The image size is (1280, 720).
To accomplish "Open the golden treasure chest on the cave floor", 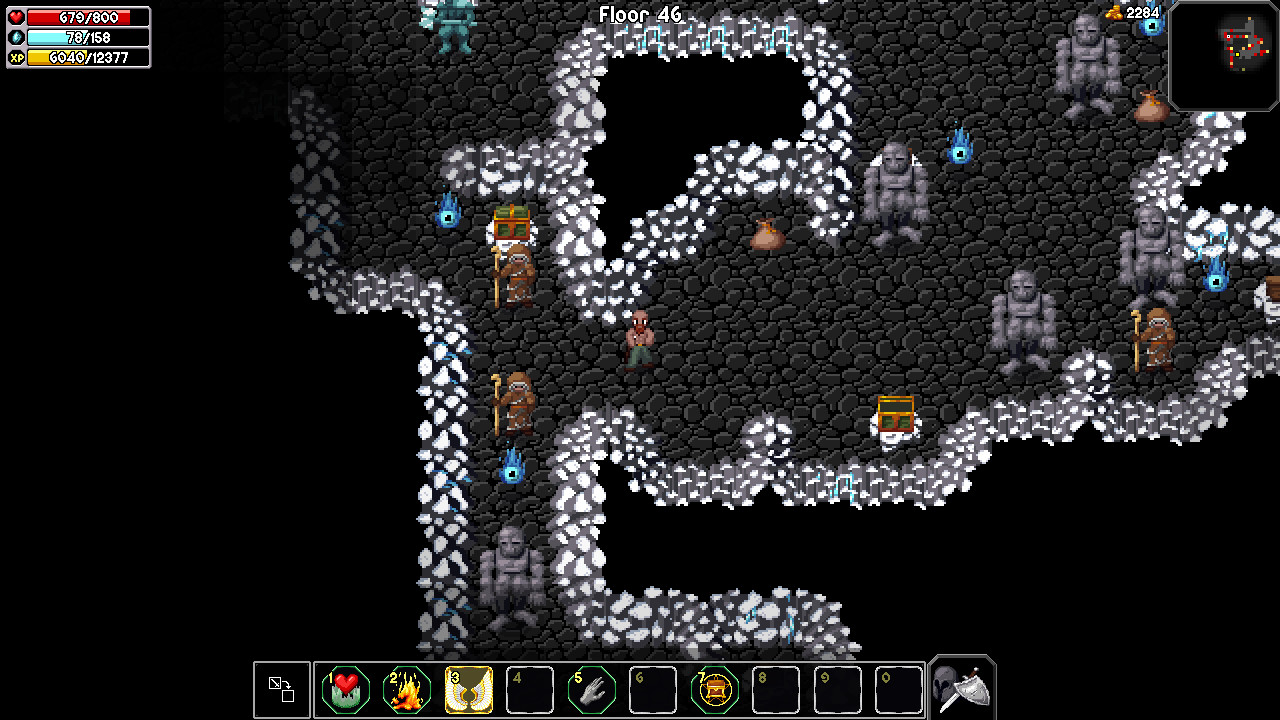I will click(x=894, y=415).
